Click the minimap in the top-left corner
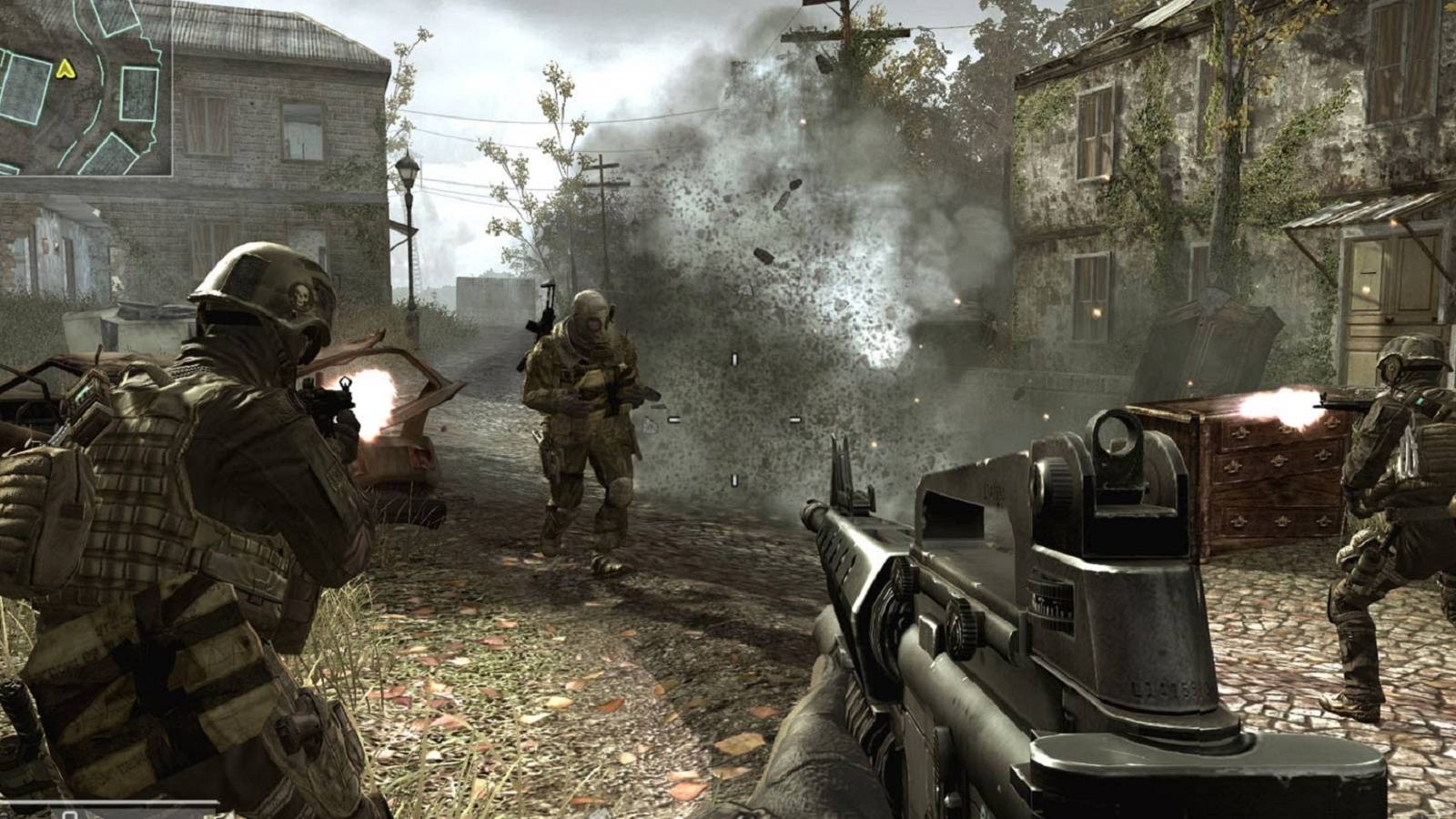The image size is (1456, 819). (x=86, y=86)
